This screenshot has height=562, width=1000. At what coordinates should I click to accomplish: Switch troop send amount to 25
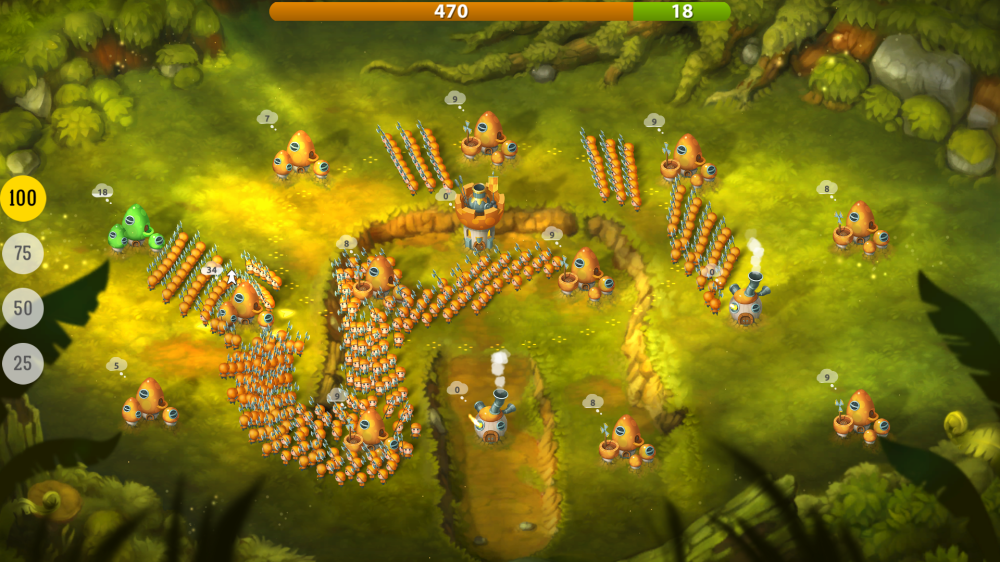click(22, 363)
